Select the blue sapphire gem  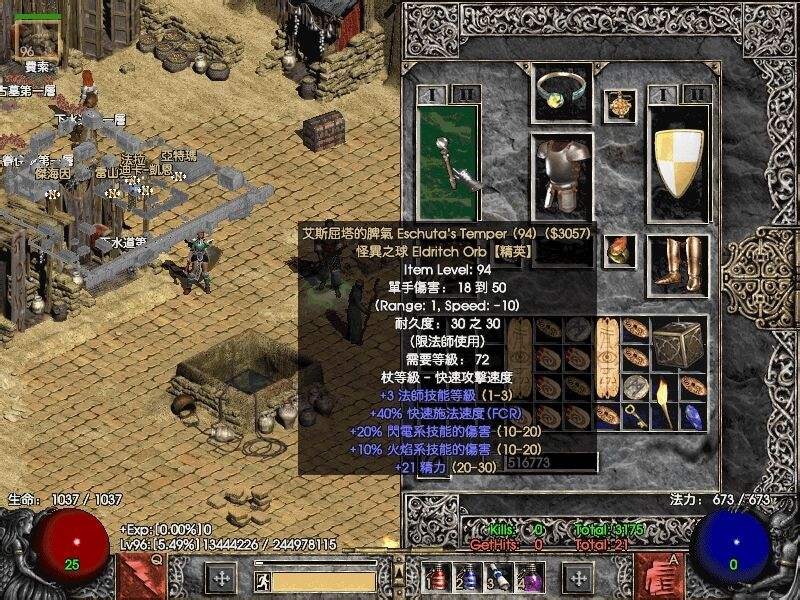(x=692, y=415)
